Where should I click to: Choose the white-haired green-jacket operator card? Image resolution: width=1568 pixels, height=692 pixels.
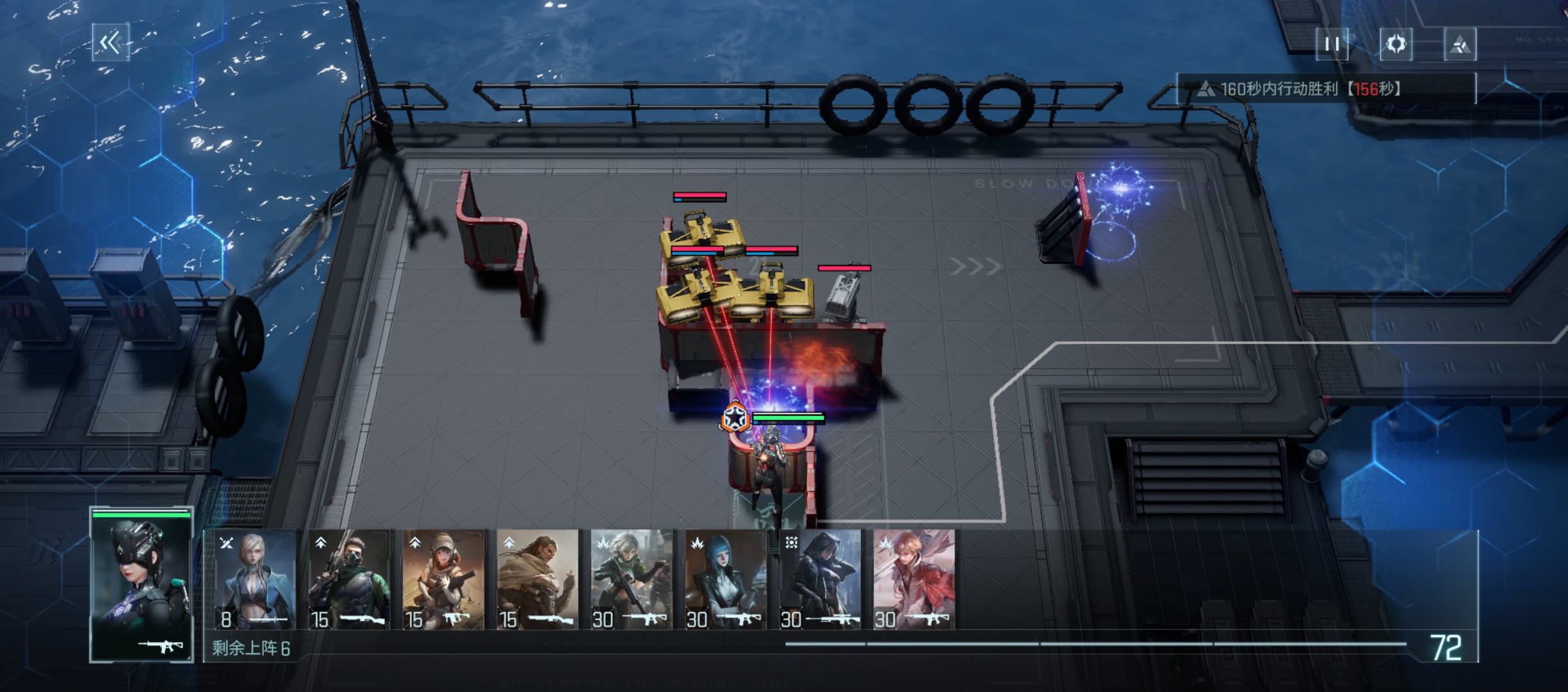tap(632, 579)
